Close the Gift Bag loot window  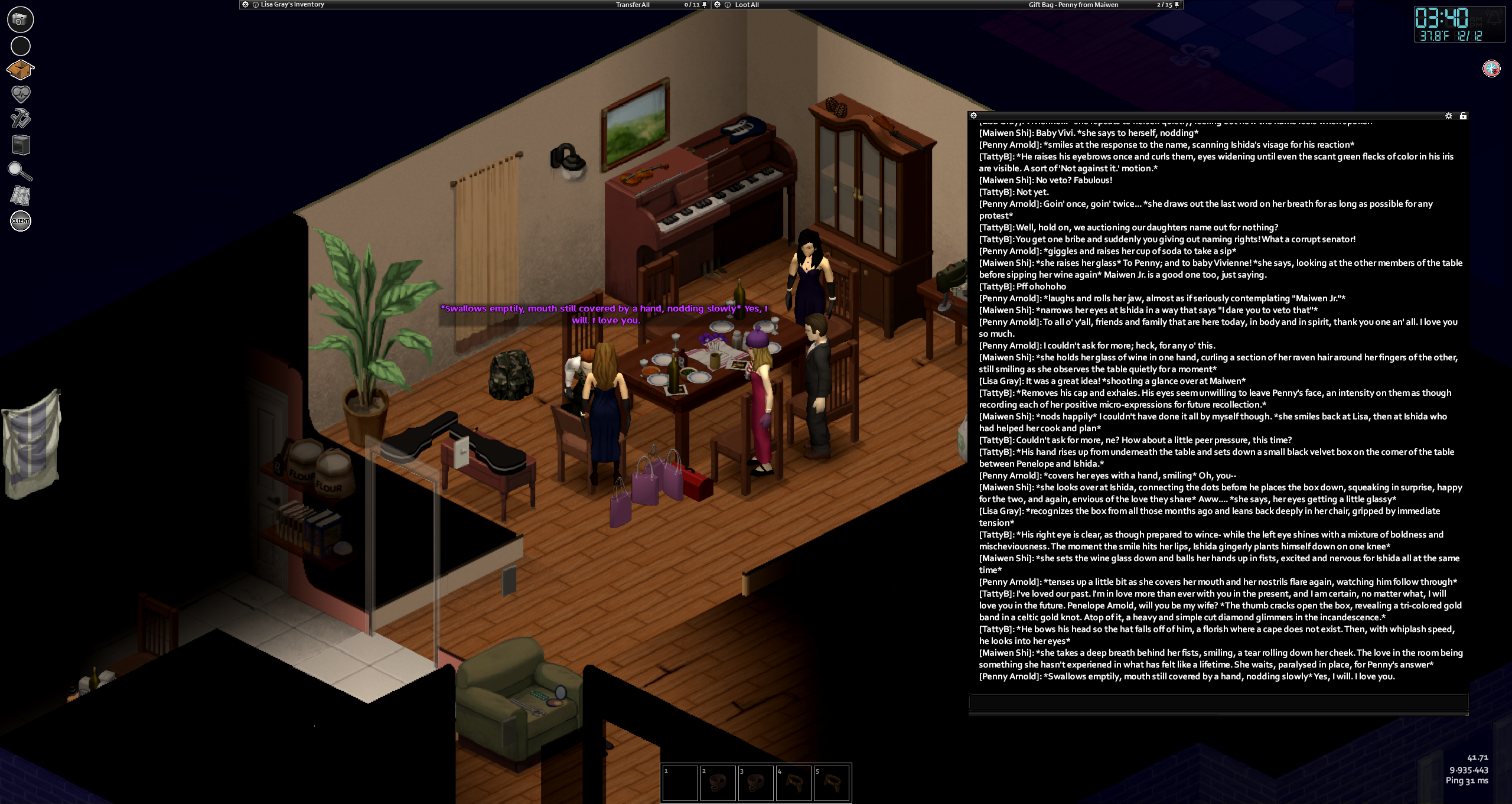pos(717,5)
